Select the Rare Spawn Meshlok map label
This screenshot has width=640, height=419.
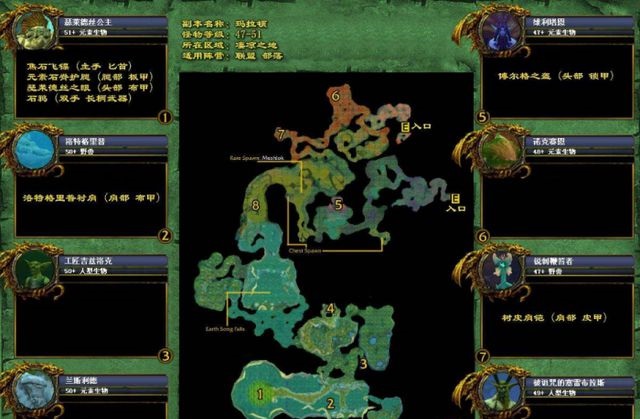[256, 158]
